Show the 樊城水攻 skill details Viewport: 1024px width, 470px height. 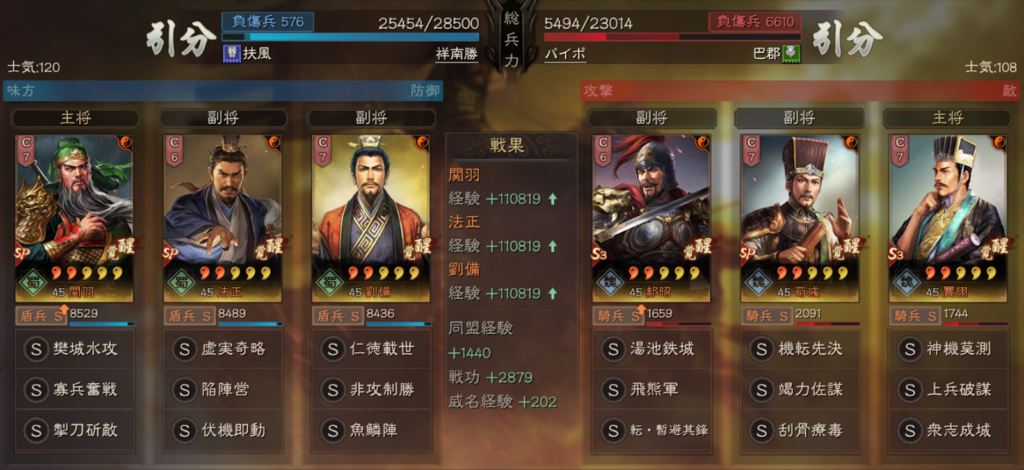point(74,350)
